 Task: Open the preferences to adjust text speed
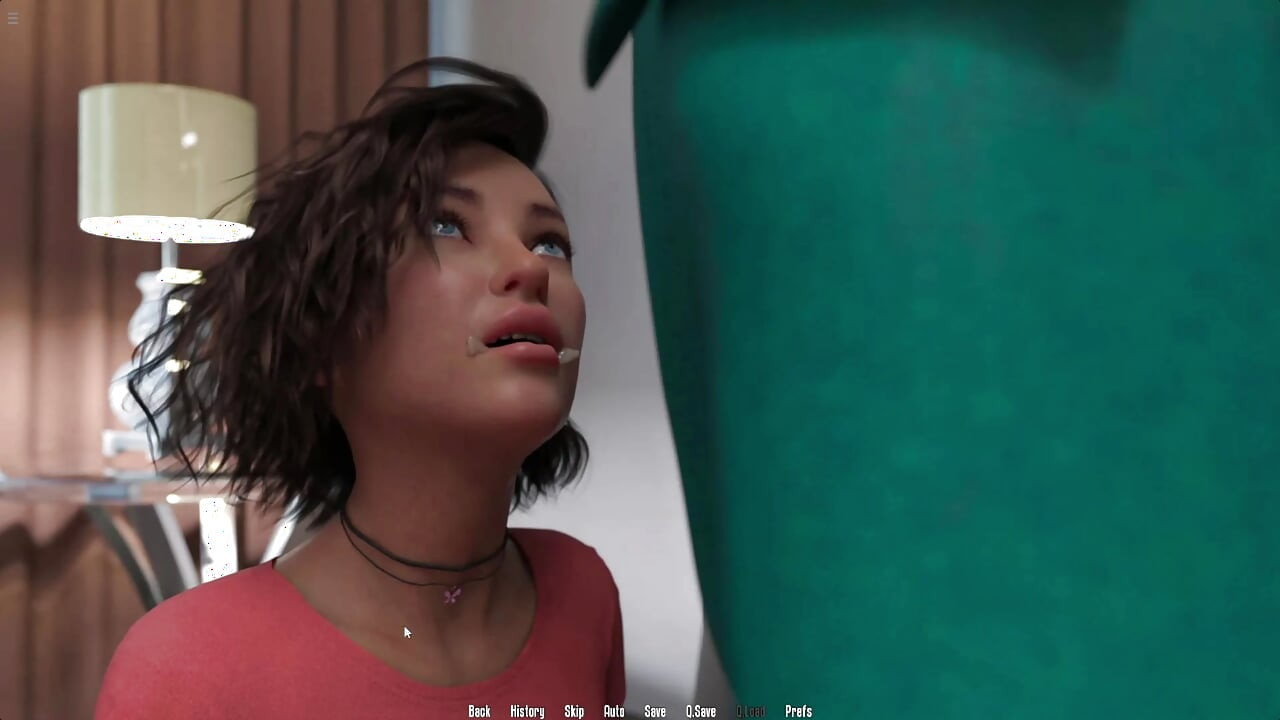pos(799,711)
